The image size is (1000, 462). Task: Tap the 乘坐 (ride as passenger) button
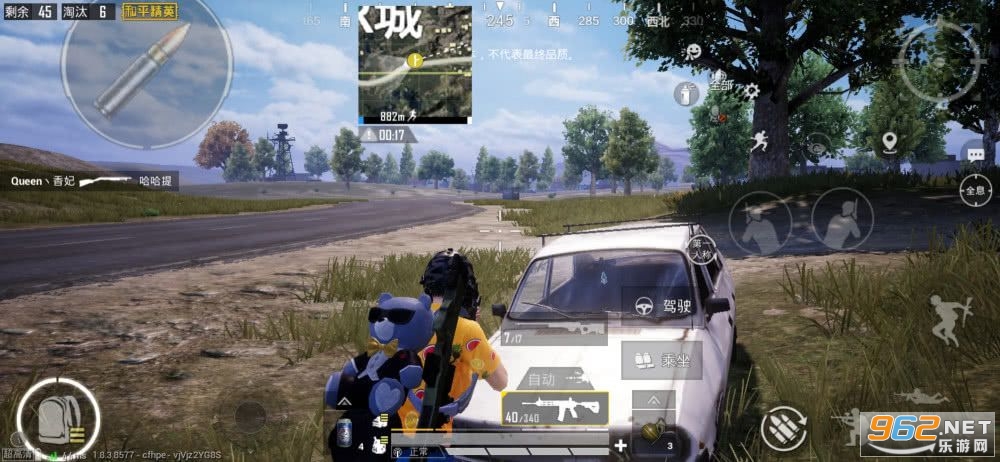[x=661, y=360]
